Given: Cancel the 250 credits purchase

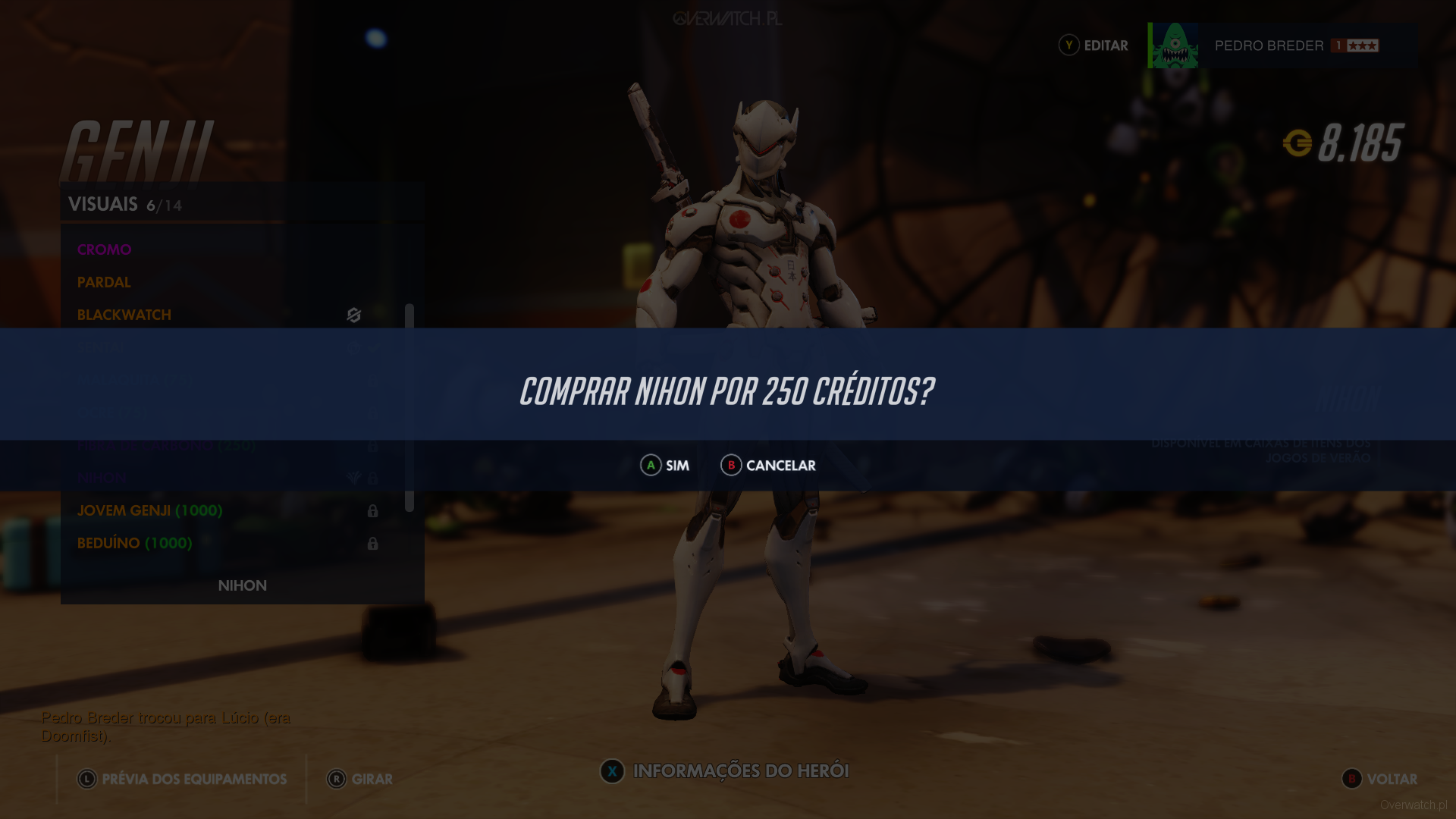Looking at the screenshot, I should [768, 465].
